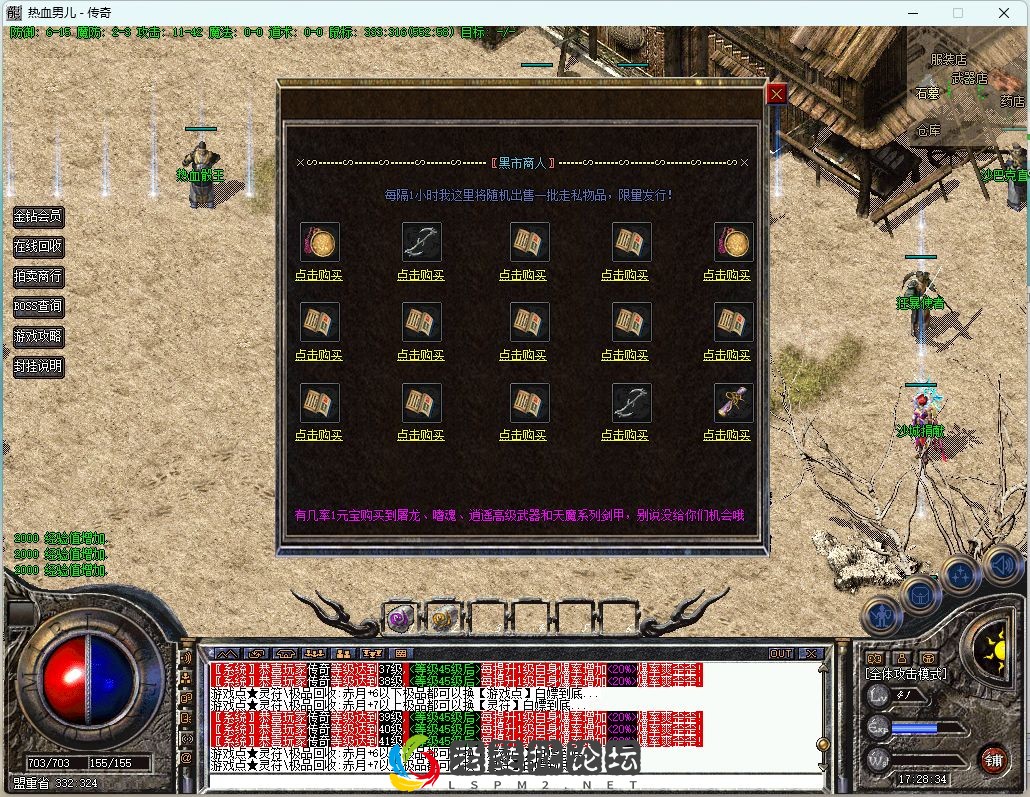Click the OUT button above the chat
This screenshot has height=797, width=1030.
[780, 653]
